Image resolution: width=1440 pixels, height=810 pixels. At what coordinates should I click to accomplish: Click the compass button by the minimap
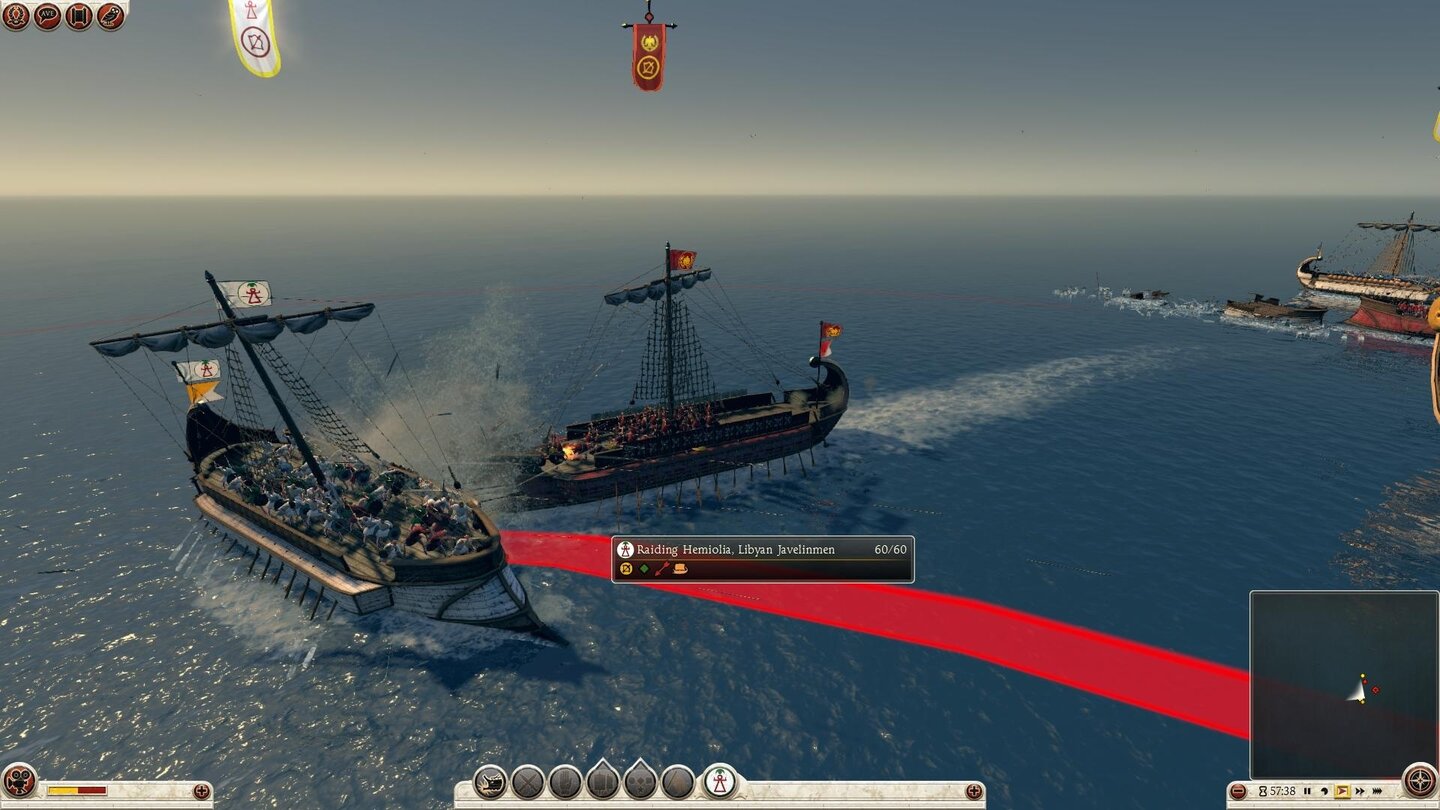[x=1419, y=780]
